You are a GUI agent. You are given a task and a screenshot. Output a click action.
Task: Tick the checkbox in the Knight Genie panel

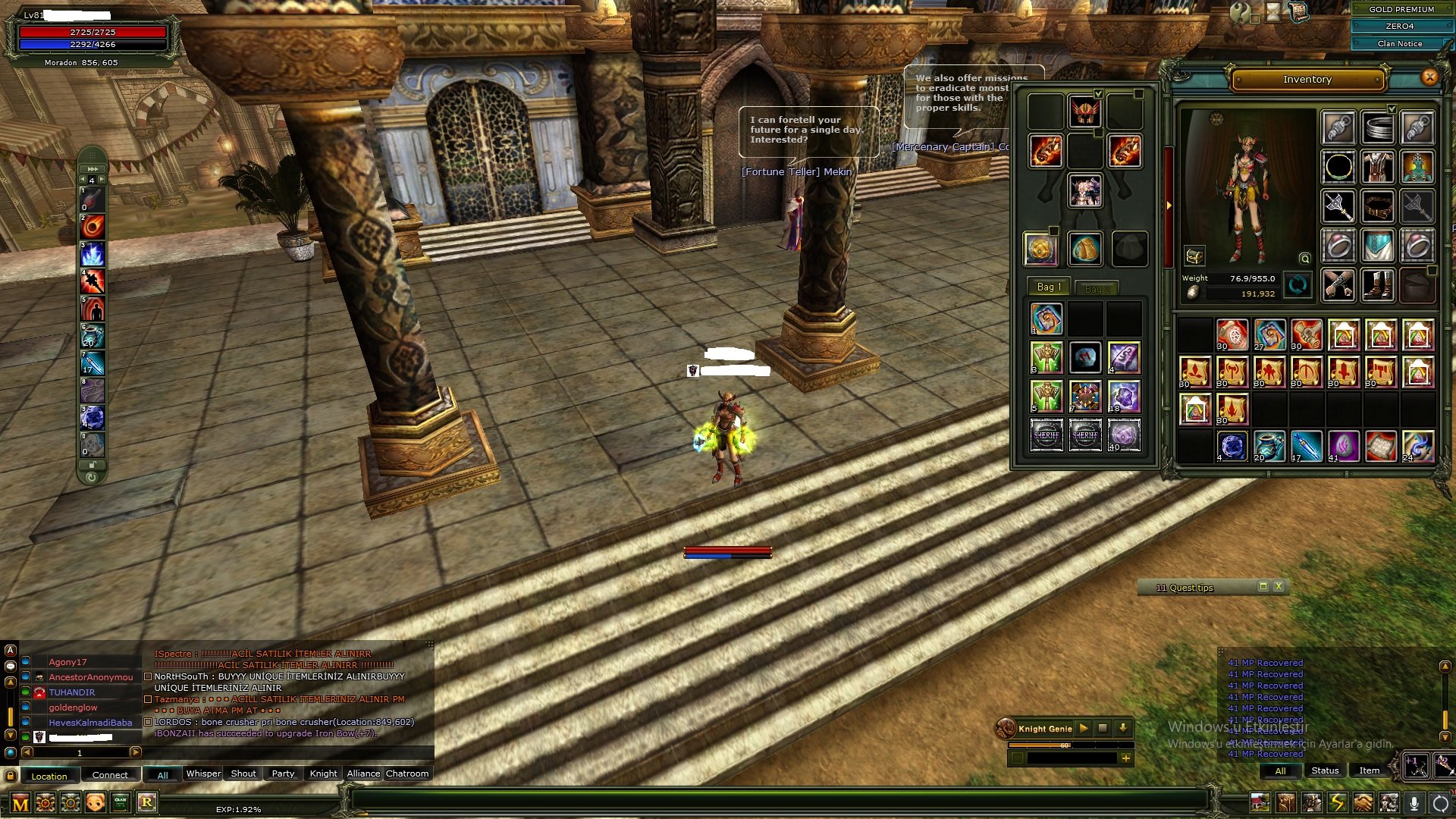point(1018,759)
